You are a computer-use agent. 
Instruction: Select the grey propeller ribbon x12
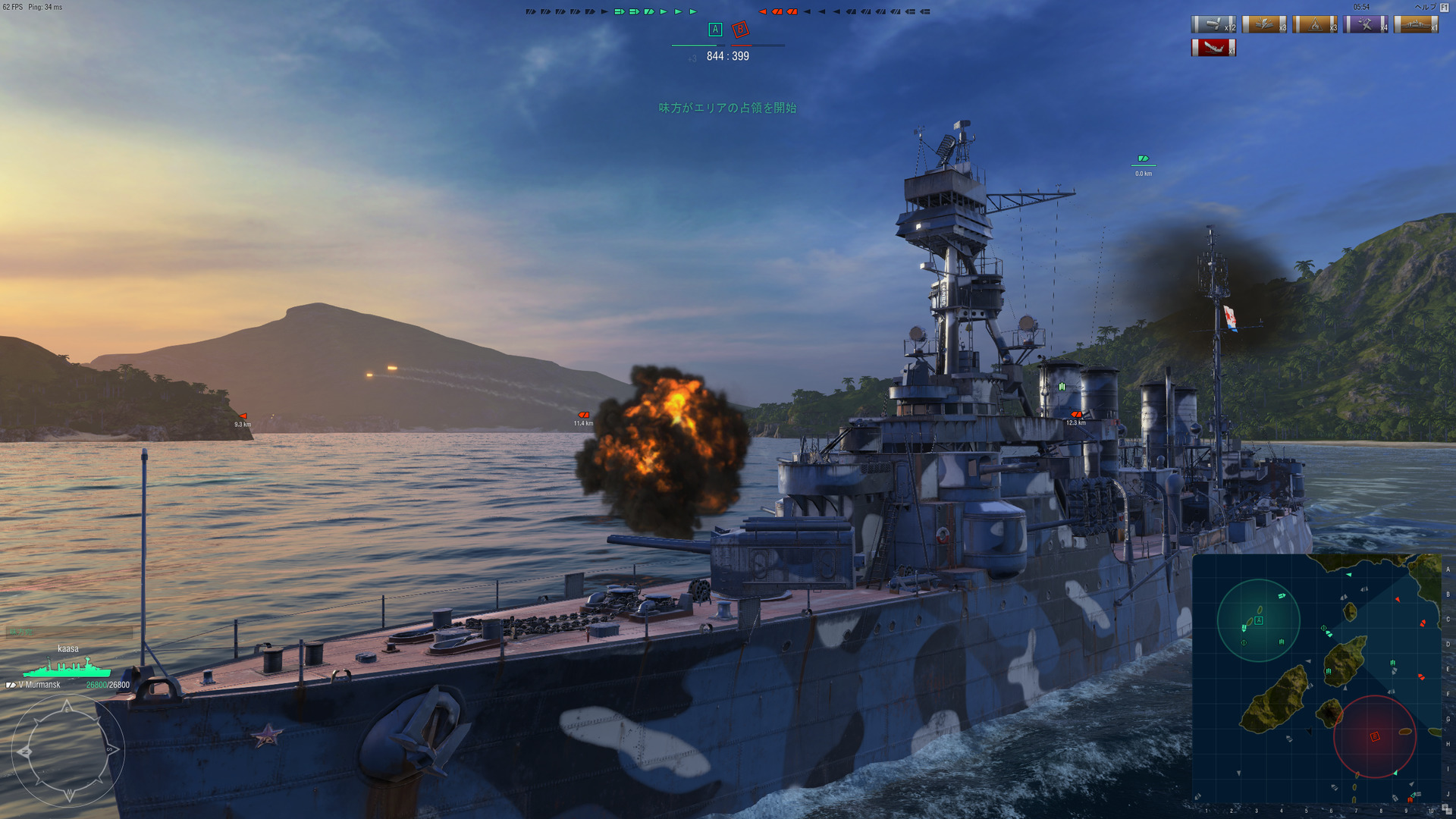[1213, 25]
